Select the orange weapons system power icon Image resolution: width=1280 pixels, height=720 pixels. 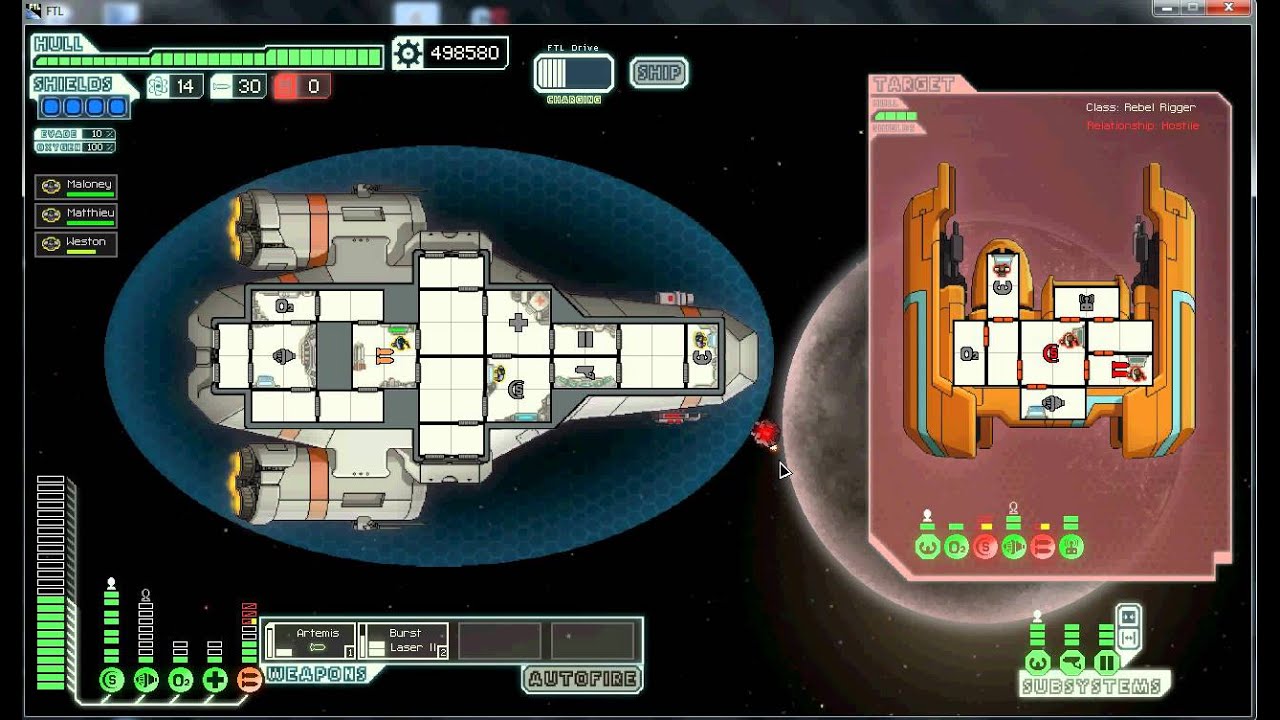pos(249,680)
